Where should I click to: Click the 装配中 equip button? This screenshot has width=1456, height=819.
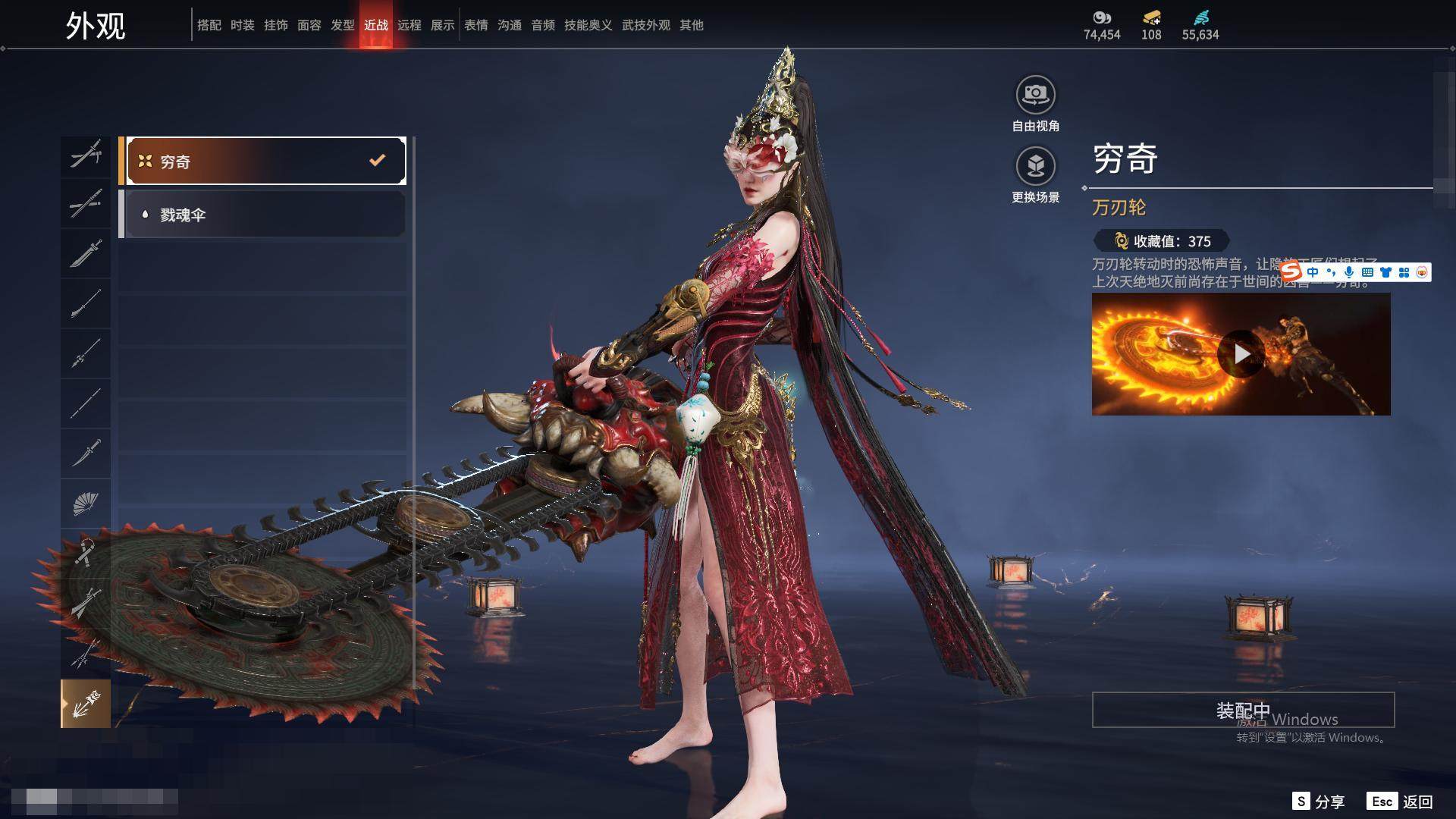tap(1243, 710)
